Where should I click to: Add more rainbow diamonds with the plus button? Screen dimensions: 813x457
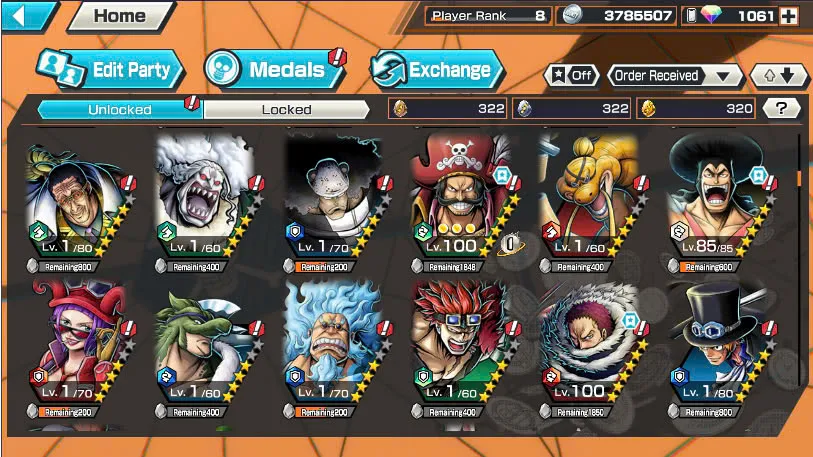point(789,16)
